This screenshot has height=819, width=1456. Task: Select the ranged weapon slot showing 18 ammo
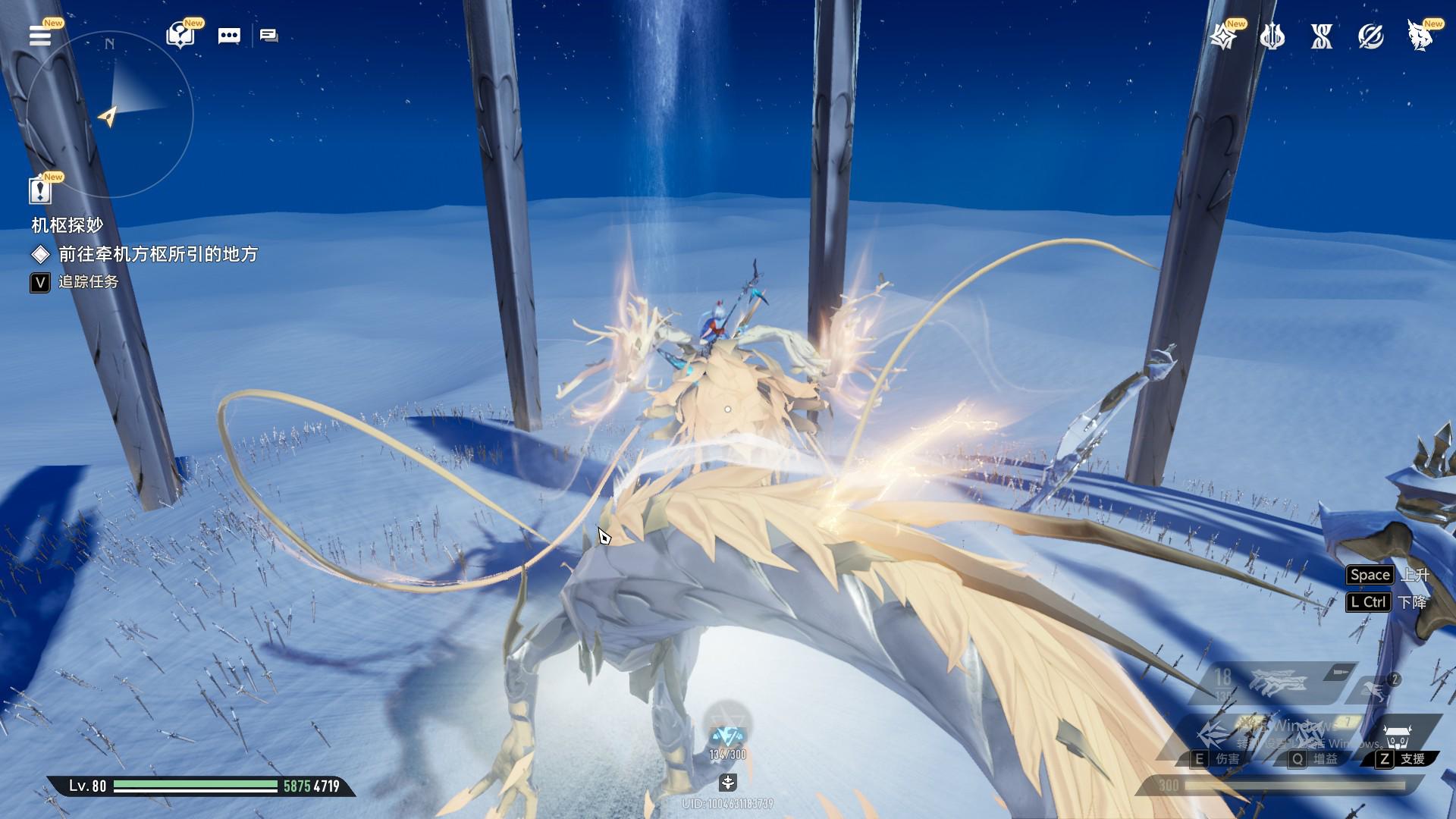pos(1274,681)
